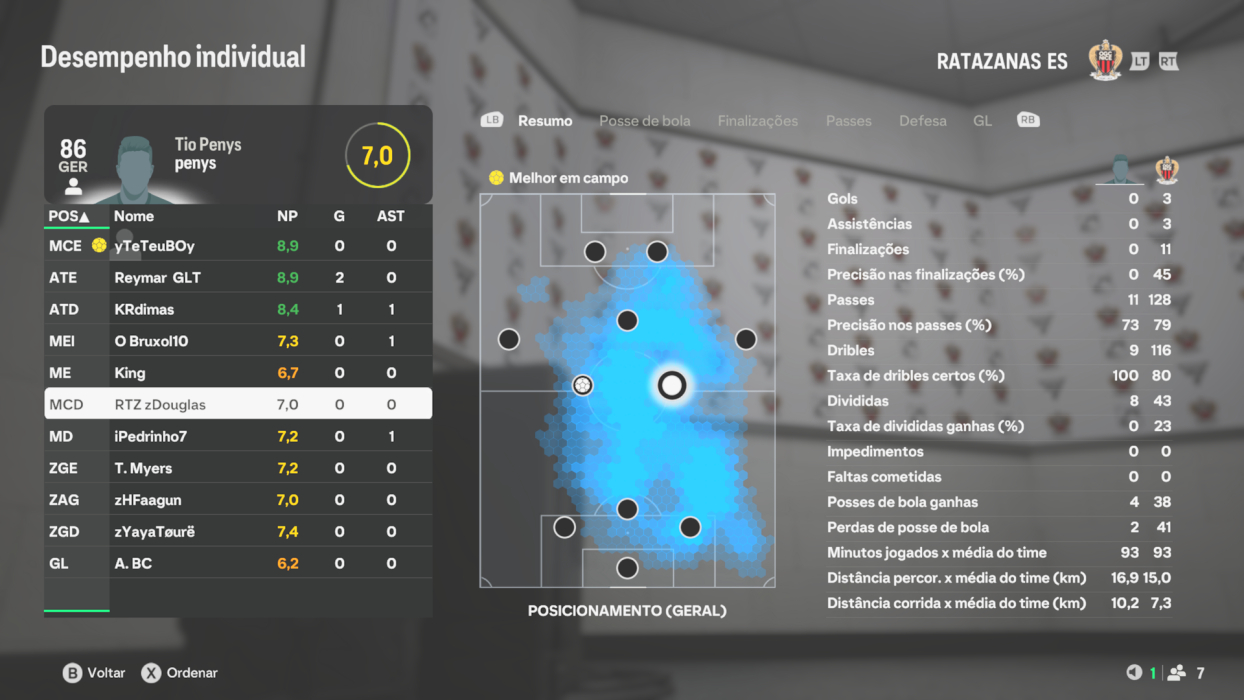The image size is (1244, 700).
Task: Select goalkeeper A. BC row
Action: click(238, 564)
